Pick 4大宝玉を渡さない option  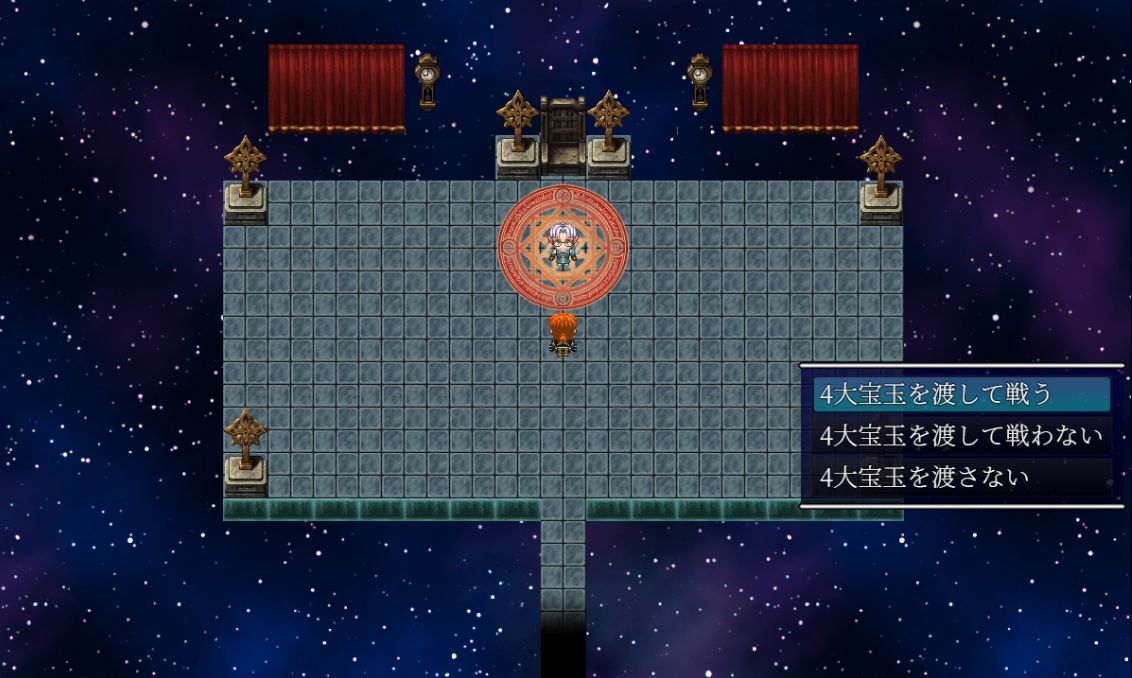(924, 477)
